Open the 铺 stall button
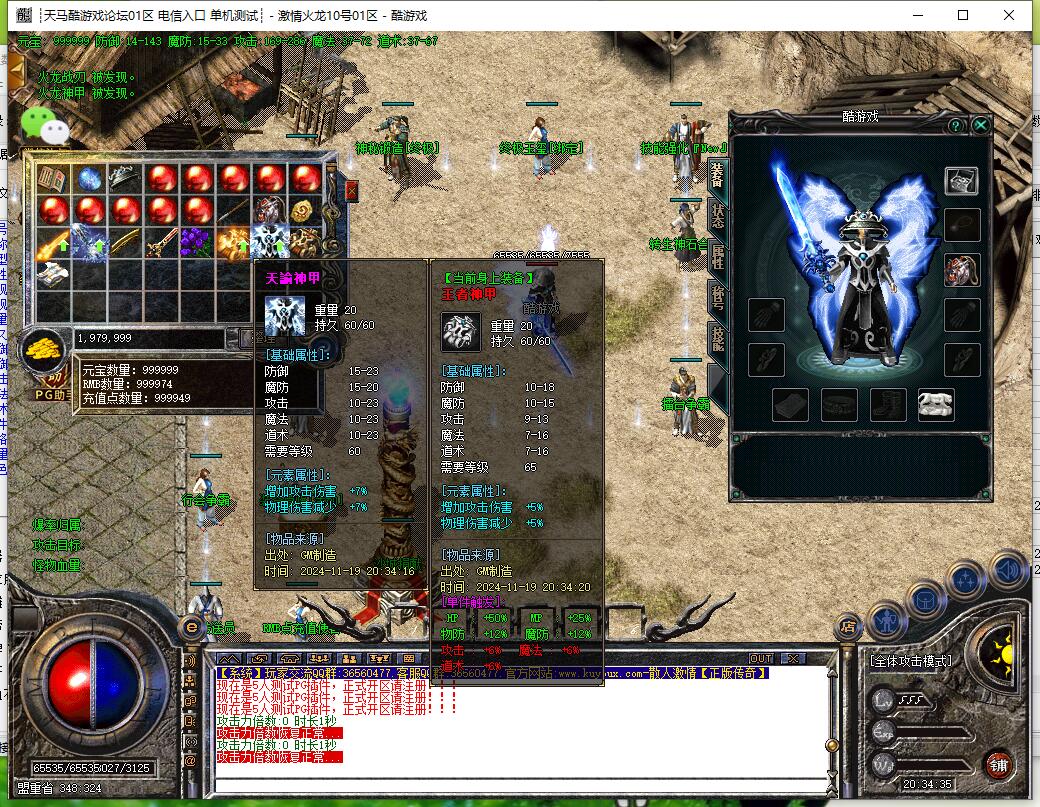The height and width of the screenshot is (807, 1040). (997, 767)
